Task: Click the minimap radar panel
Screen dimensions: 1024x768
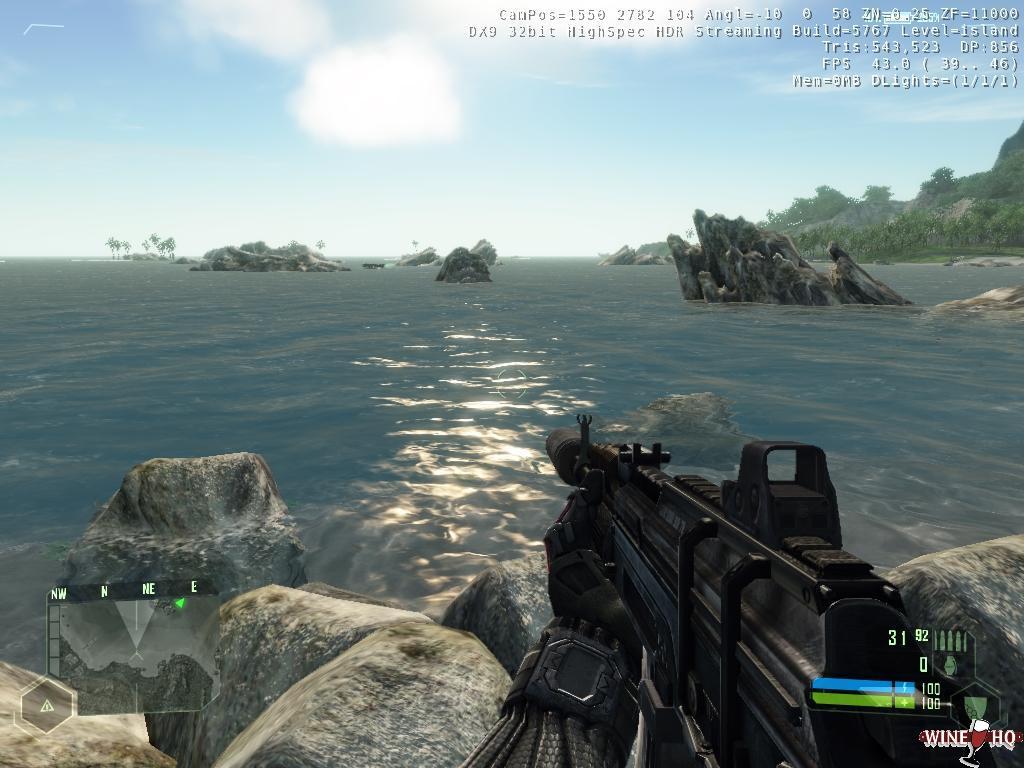Action: pos(133,649)
